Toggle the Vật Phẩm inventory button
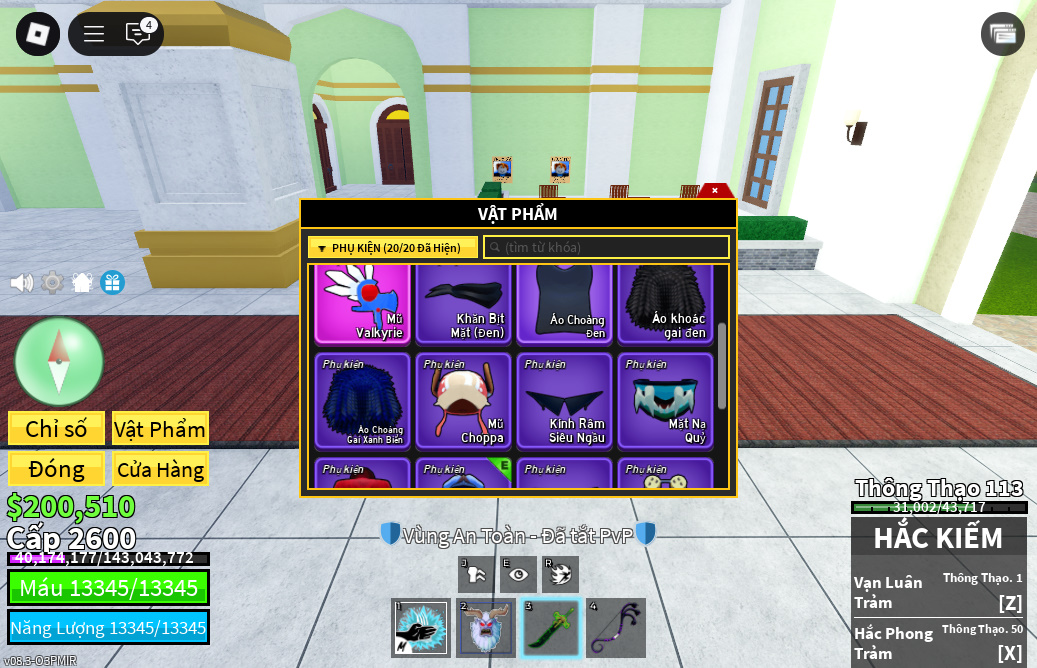 160,429
